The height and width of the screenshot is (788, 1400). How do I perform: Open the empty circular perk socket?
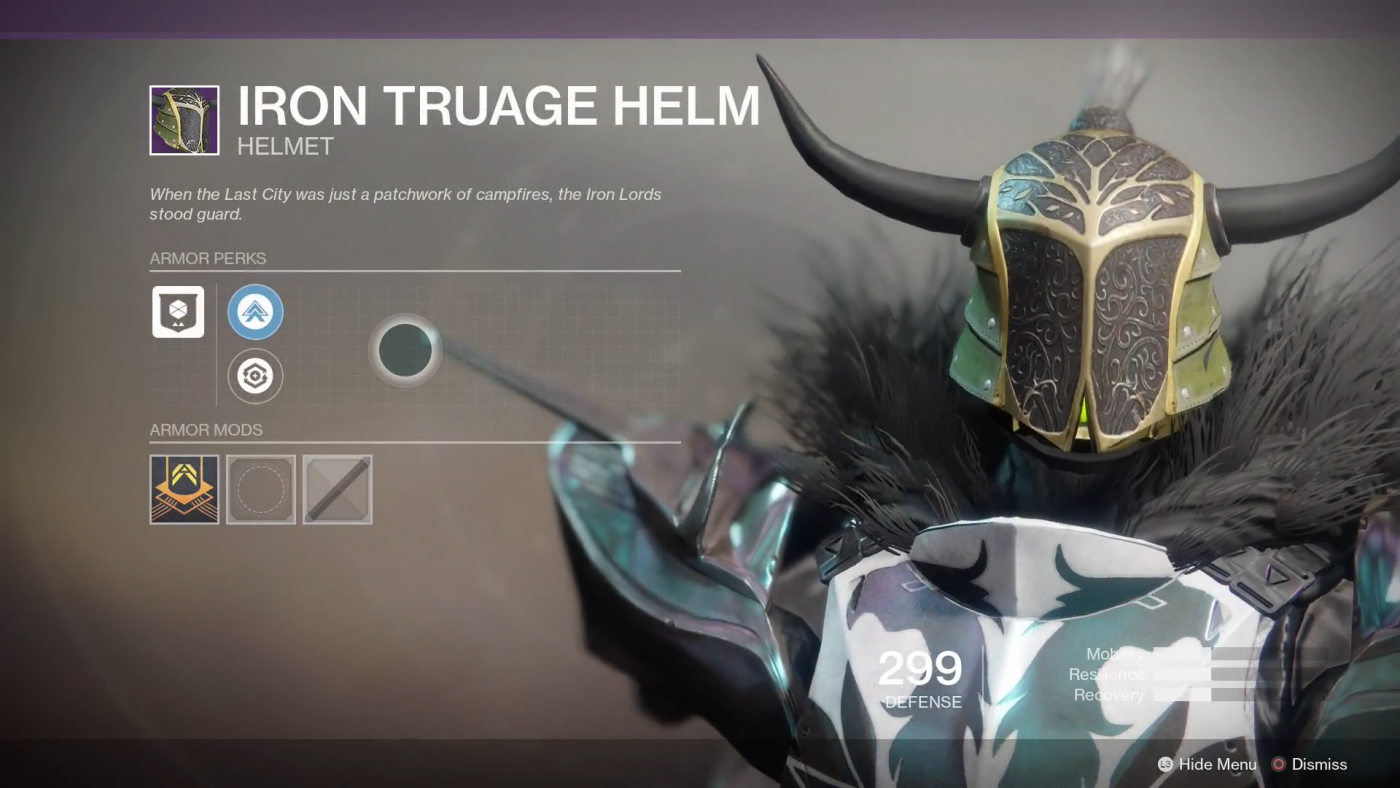coord(404,350)
